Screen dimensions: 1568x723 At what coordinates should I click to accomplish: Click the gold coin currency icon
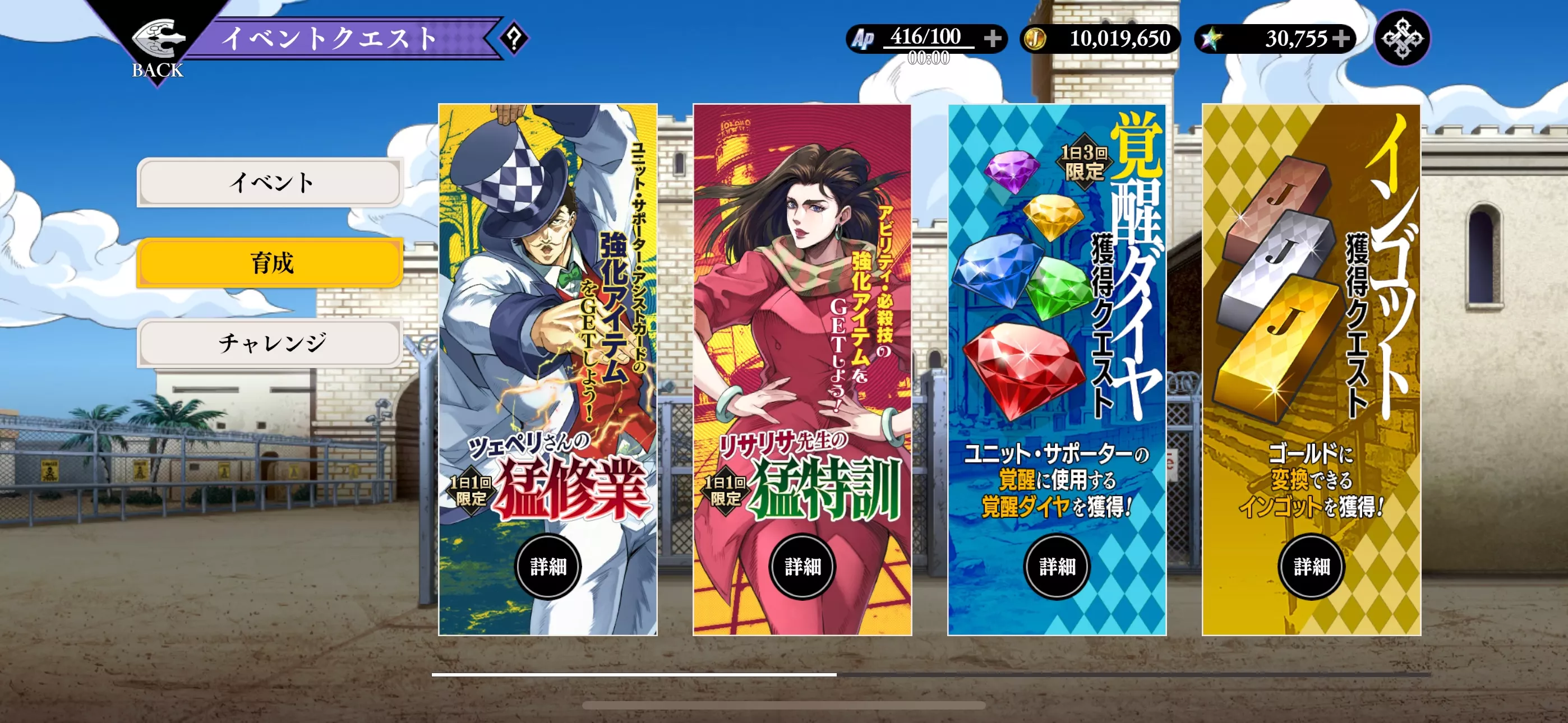coord(1035,38)
